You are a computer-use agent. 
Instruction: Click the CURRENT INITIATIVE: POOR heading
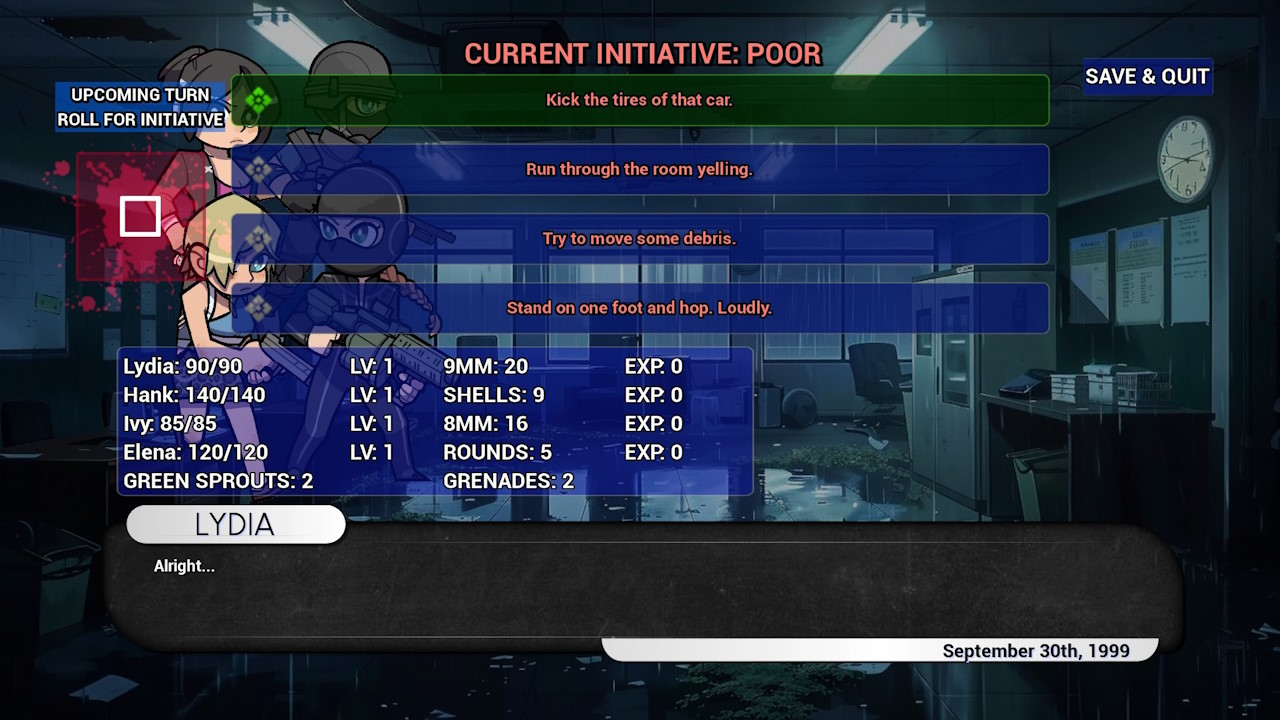(x=641, y=54)
